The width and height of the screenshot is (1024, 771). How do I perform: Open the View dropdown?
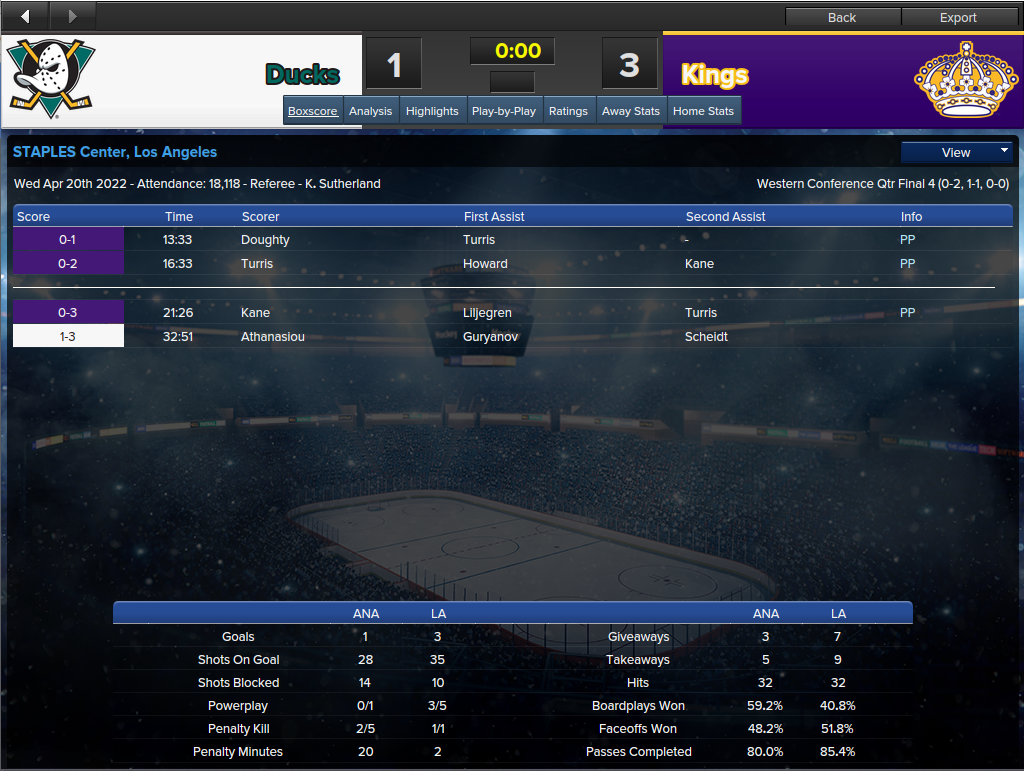click(957, 152)
